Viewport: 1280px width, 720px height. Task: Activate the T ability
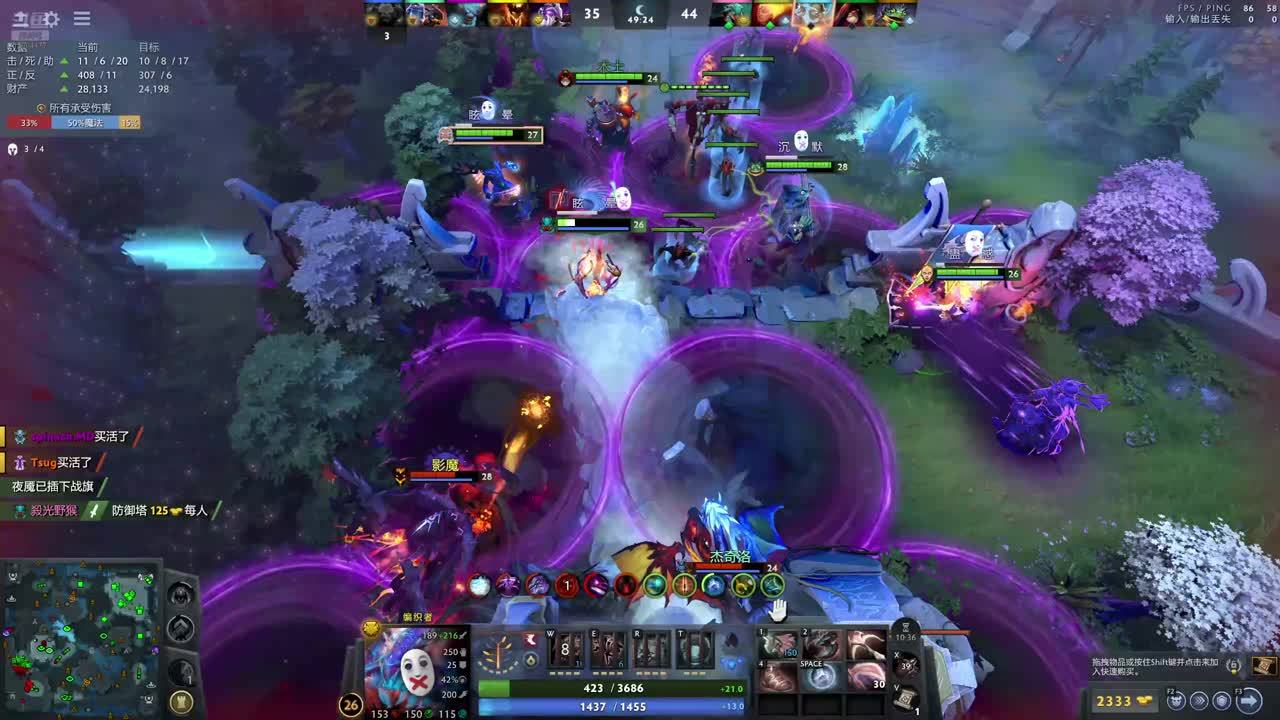click(x=694, y=650)
